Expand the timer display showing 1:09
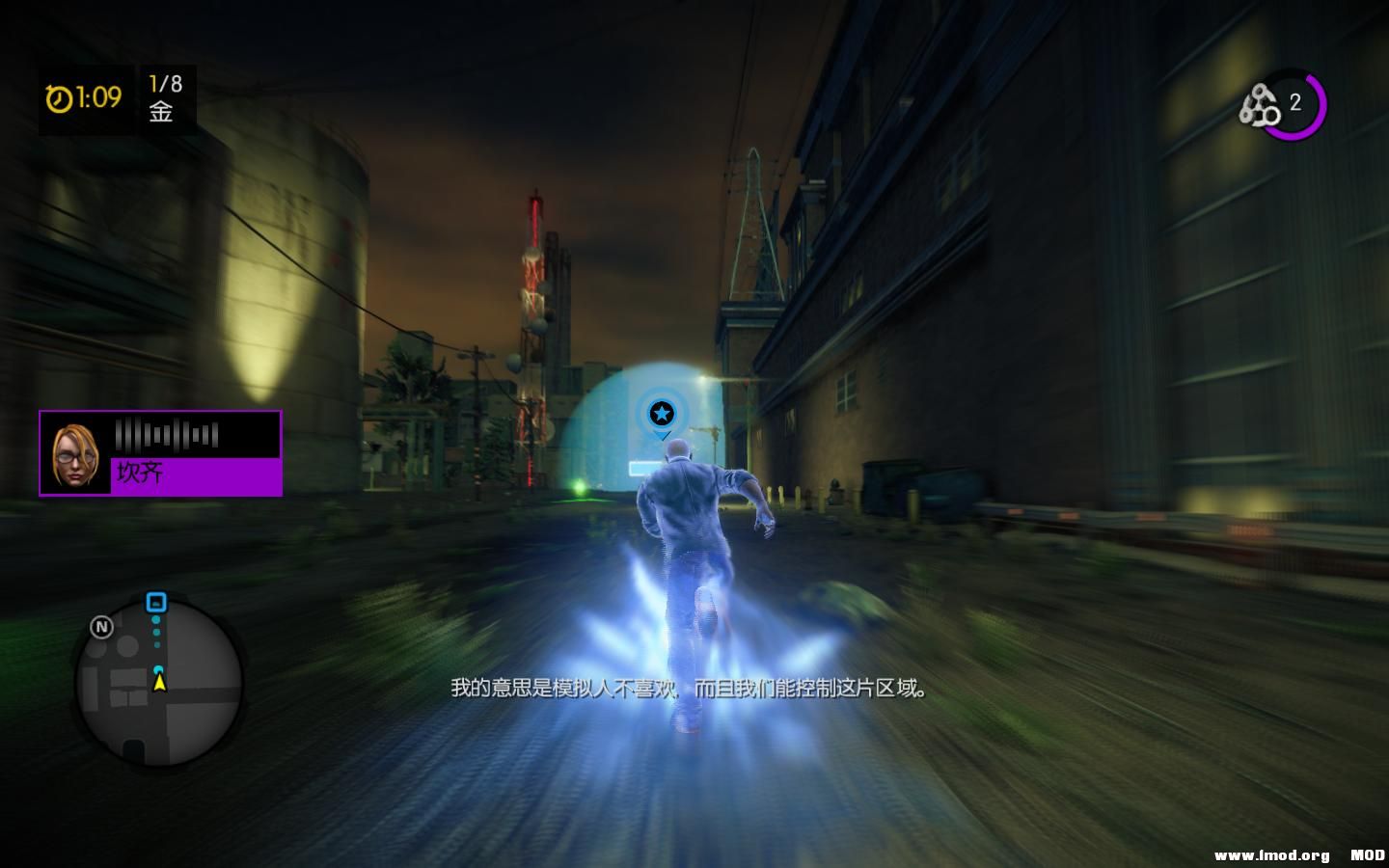 point(86,96)
